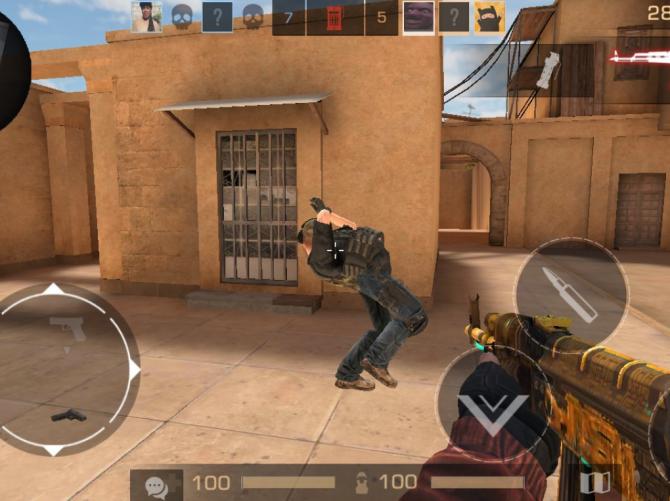Select the ninja player avatar
This screenshot has width=670, height=501.
(x=489, y=17)
